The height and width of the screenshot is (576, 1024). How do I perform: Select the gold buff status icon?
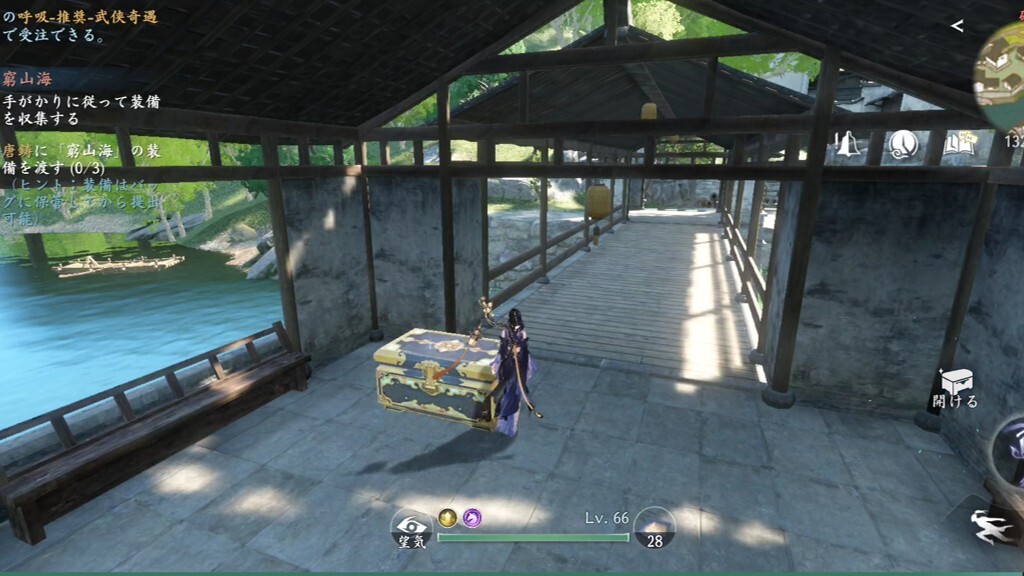coord(447,517)
